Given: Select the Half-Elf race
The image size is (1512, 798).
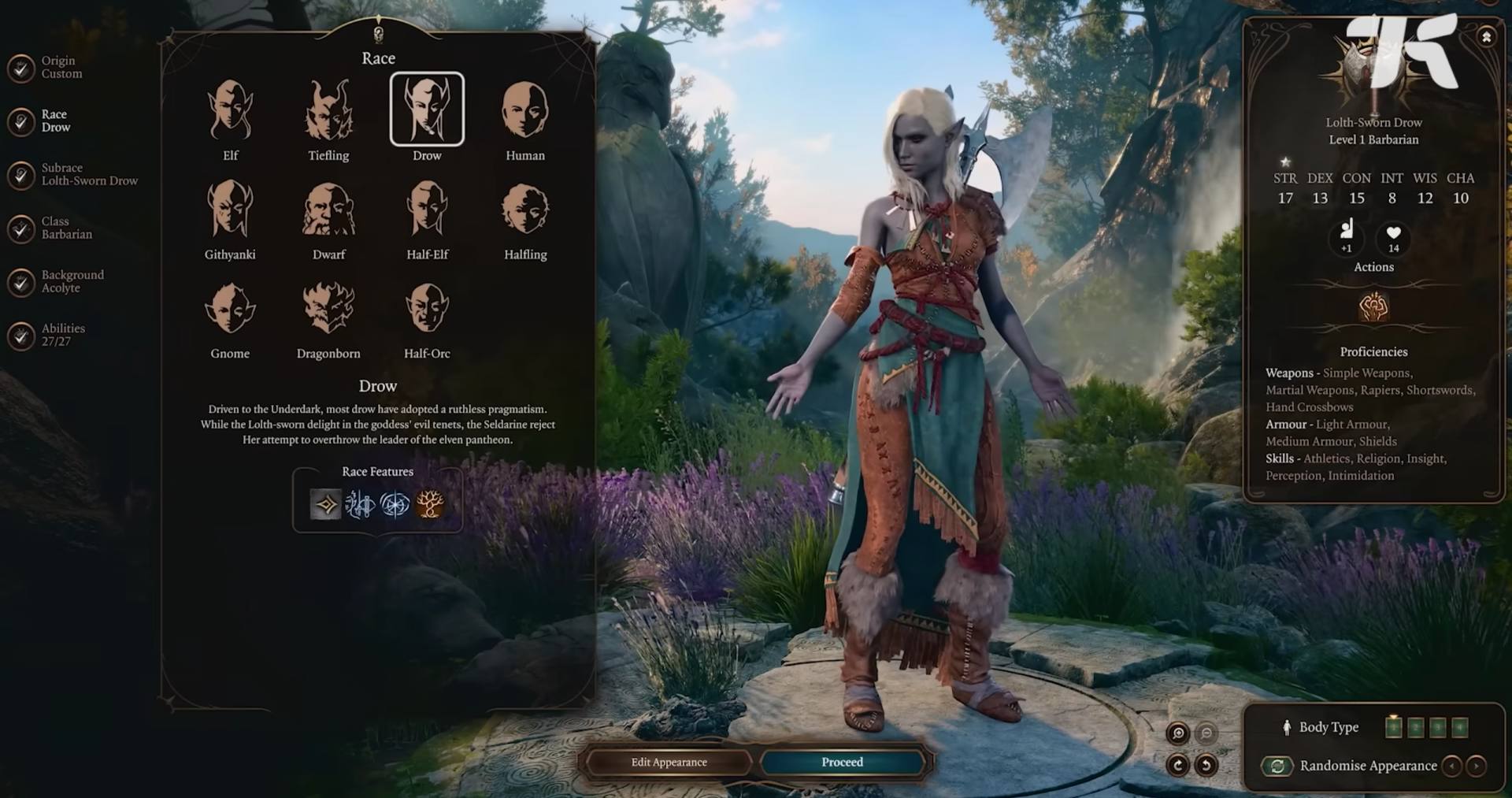Looking at the screenshot, I should click(x=427, y=210).
